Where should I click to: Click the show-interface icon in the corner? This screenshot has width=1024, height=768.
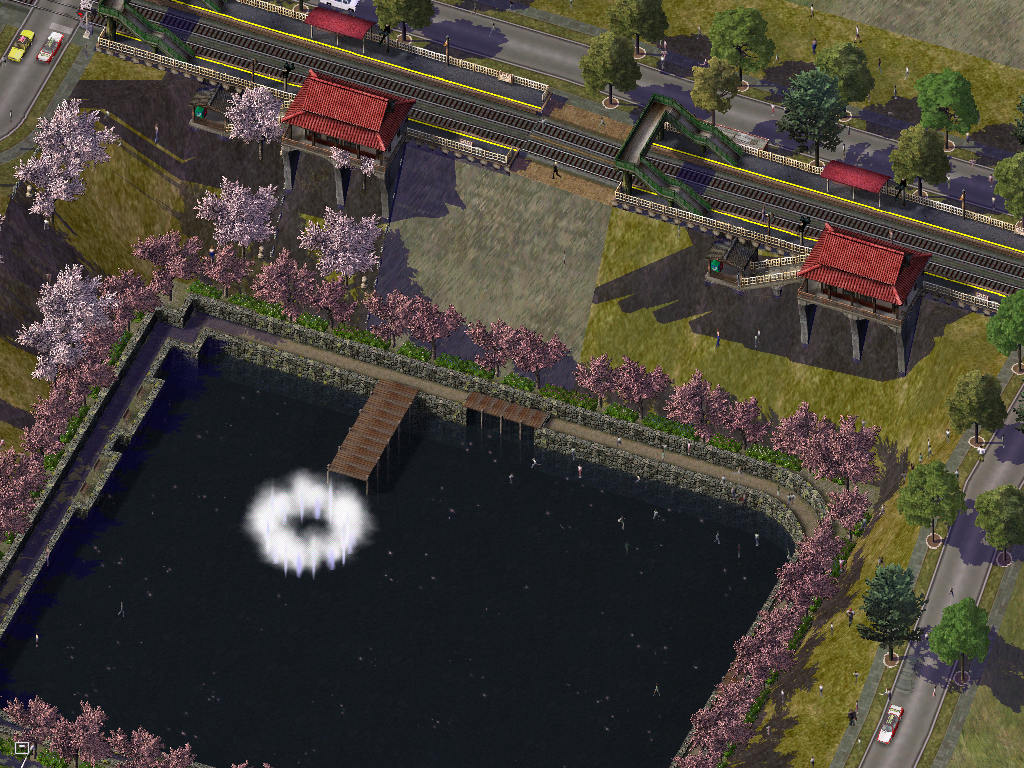[x=23, y=747]
